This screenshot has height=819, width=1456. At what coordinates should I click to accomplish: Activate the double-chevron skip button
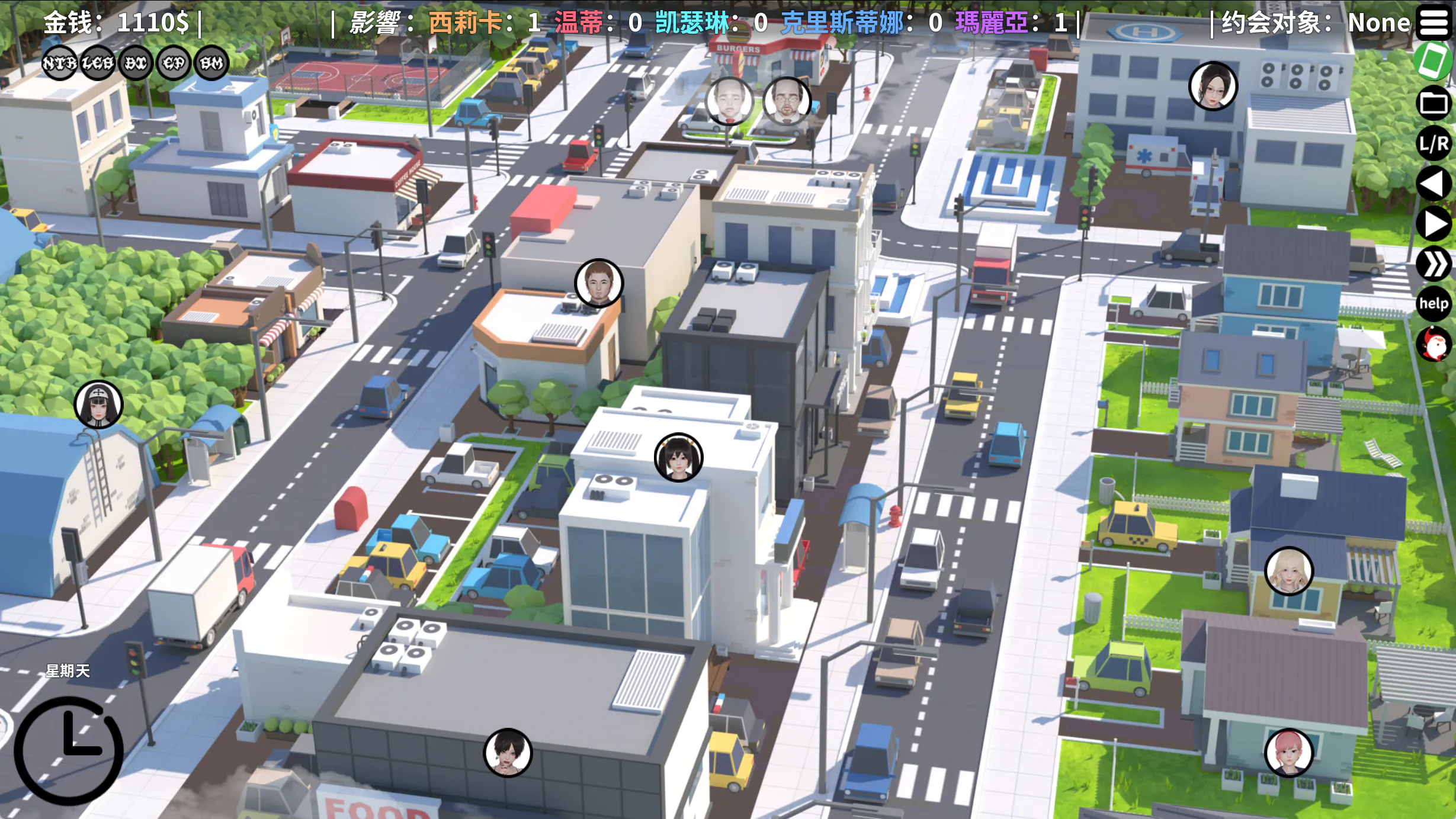(1433, 264)
